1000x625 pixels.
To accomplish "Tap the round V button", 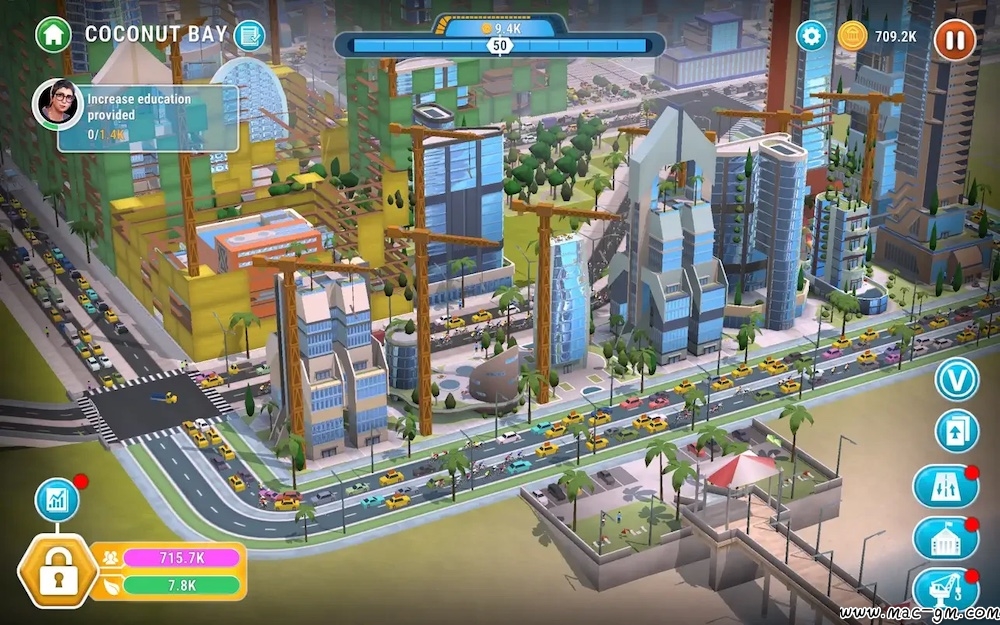I will [955, 380].
